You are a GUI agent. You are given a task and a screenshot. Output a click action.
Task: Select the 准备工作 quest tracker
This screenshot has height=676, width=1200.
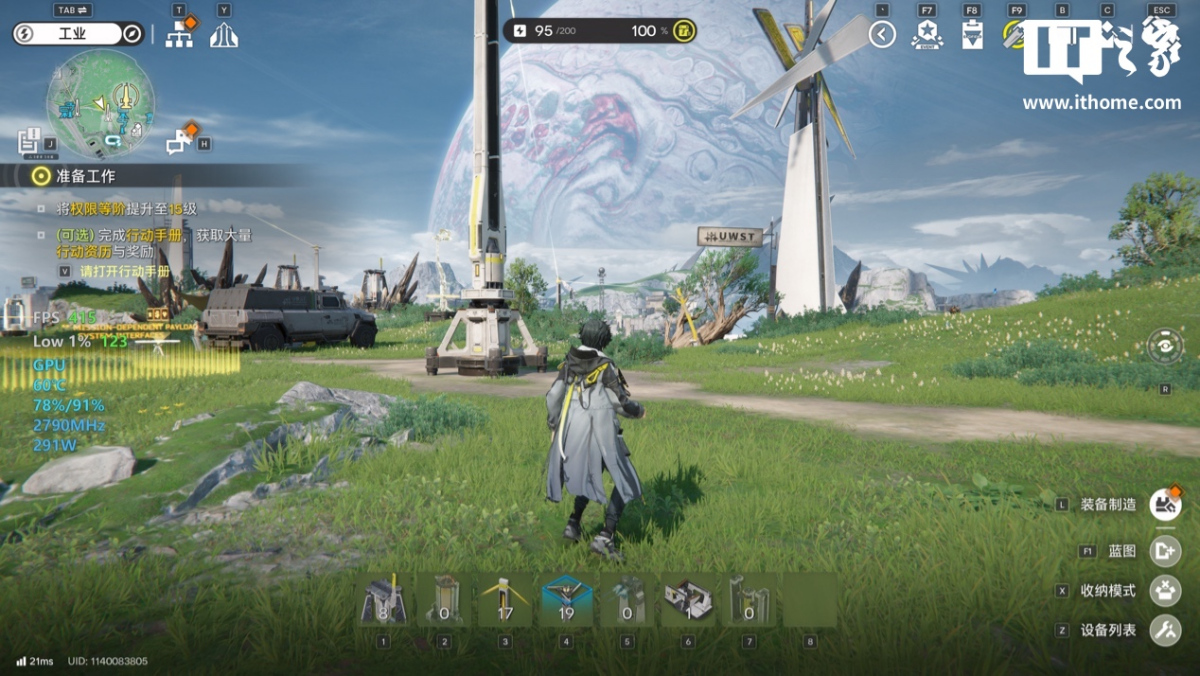click(84, 176)
